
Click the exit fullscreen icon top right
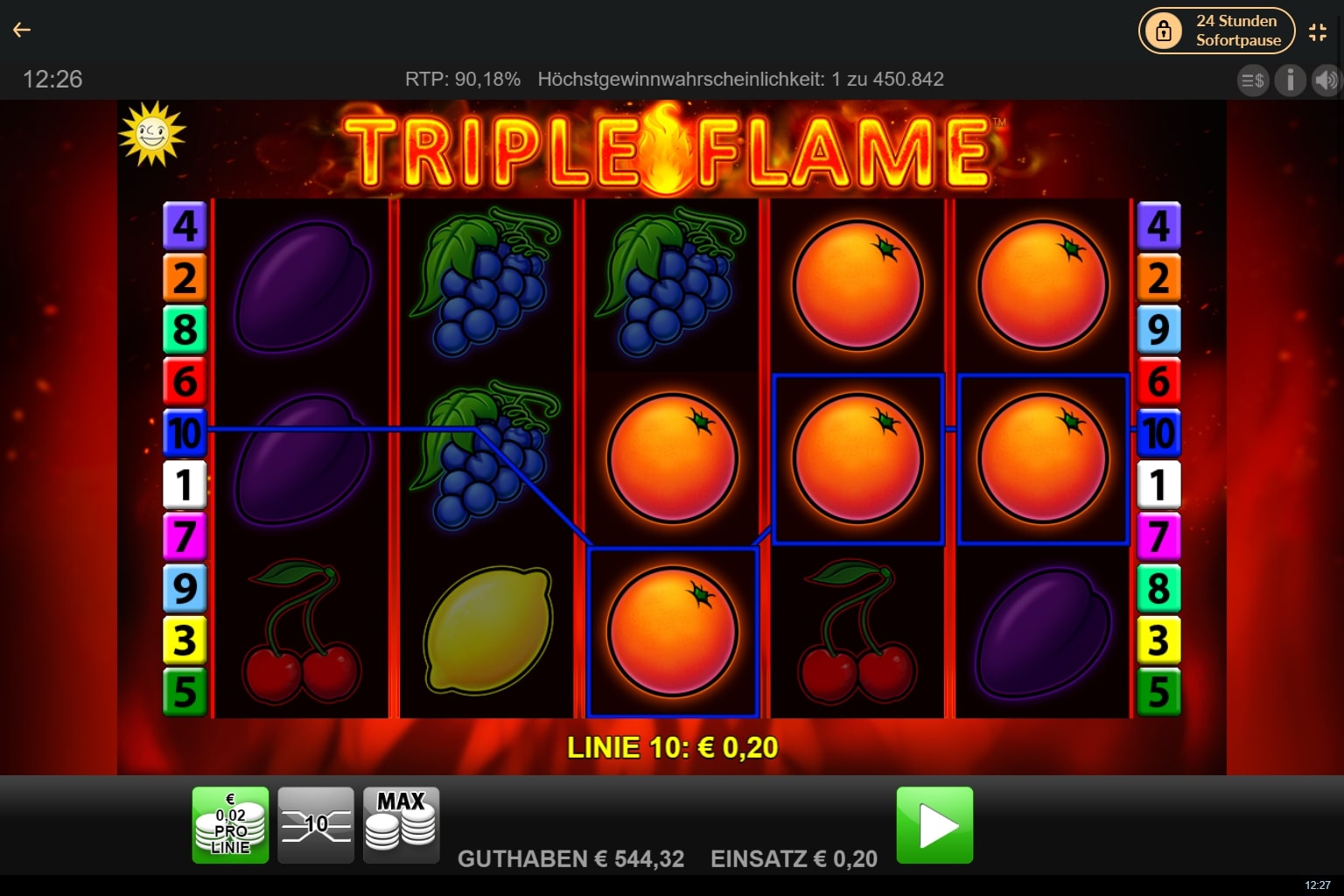(1318, 31)
